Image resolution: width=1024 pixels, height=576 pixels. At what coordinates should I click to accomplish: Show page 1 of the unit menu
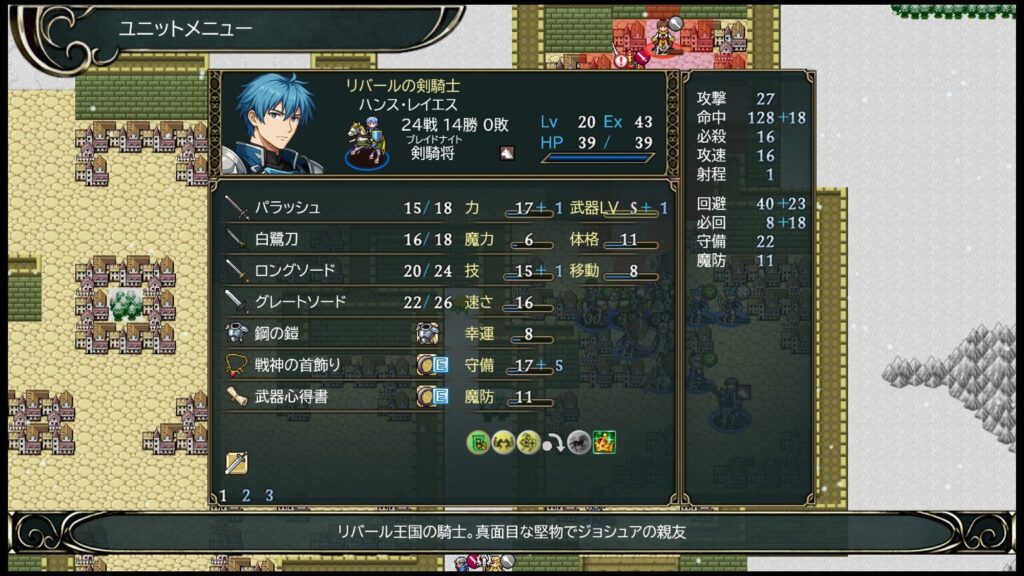(223, 495)
